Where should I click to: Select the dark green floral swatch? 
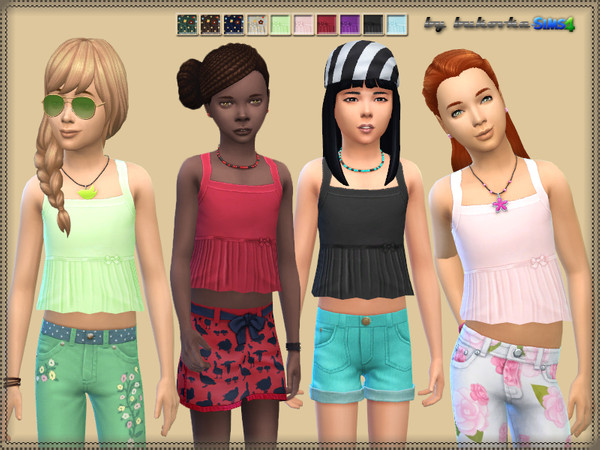[x=187, y=23]
